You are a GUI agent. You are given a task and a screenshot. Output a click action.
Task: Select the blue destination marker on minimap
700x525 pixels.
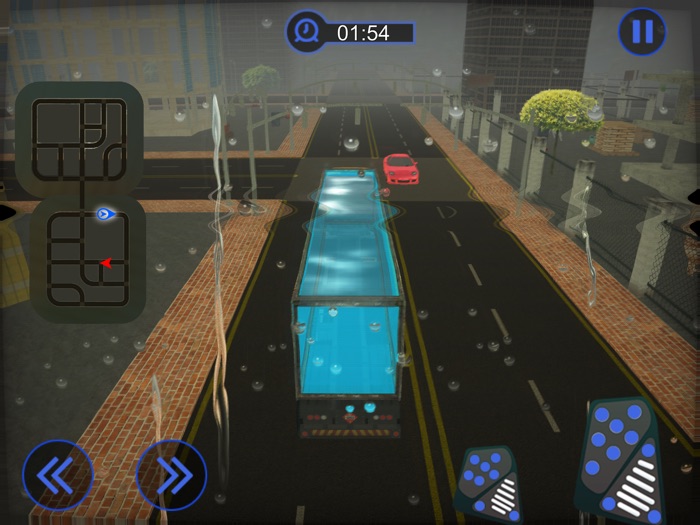[104, 213]
